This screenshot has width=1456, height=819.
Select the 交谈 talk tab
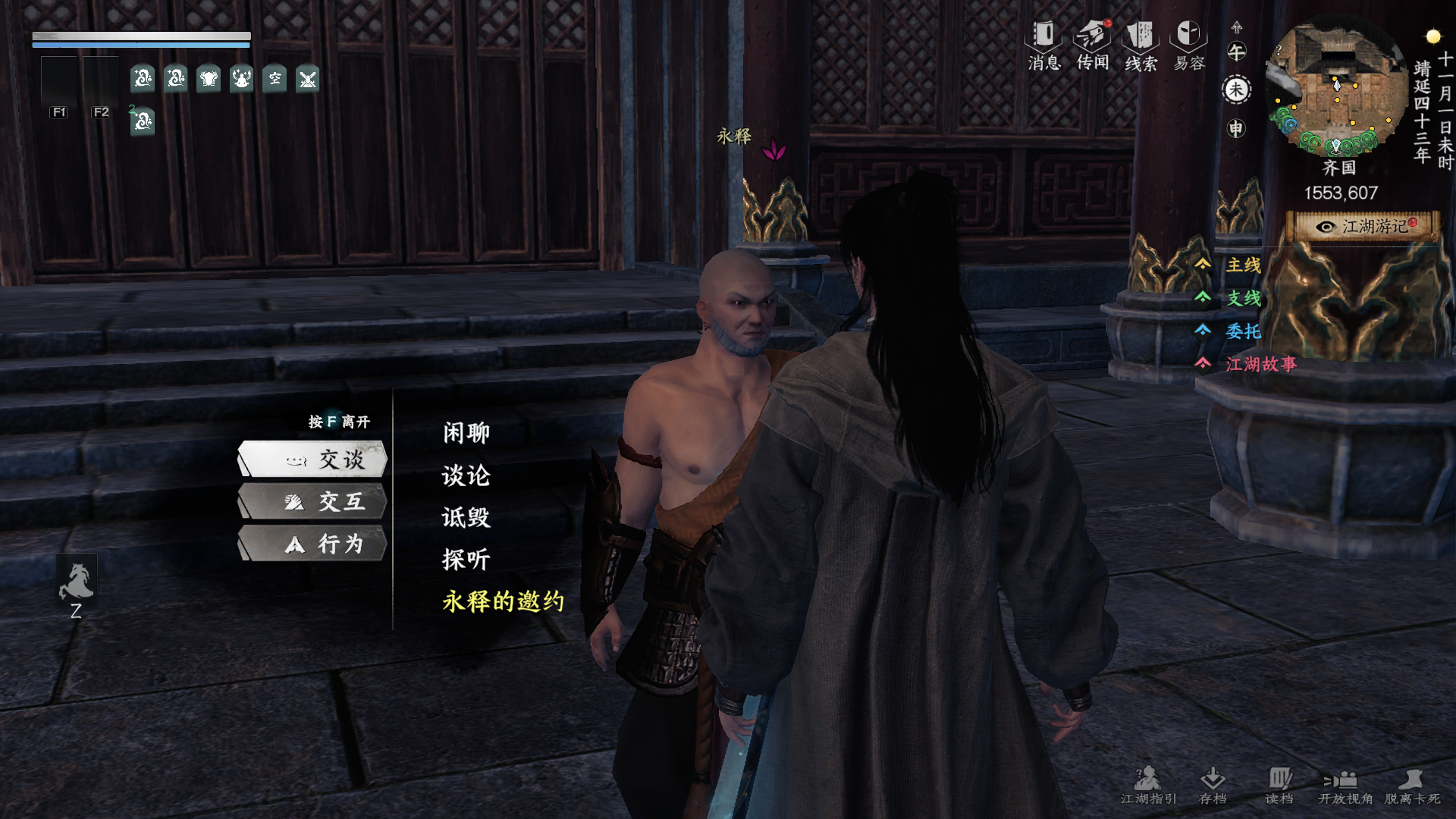(x=313, y=460)
